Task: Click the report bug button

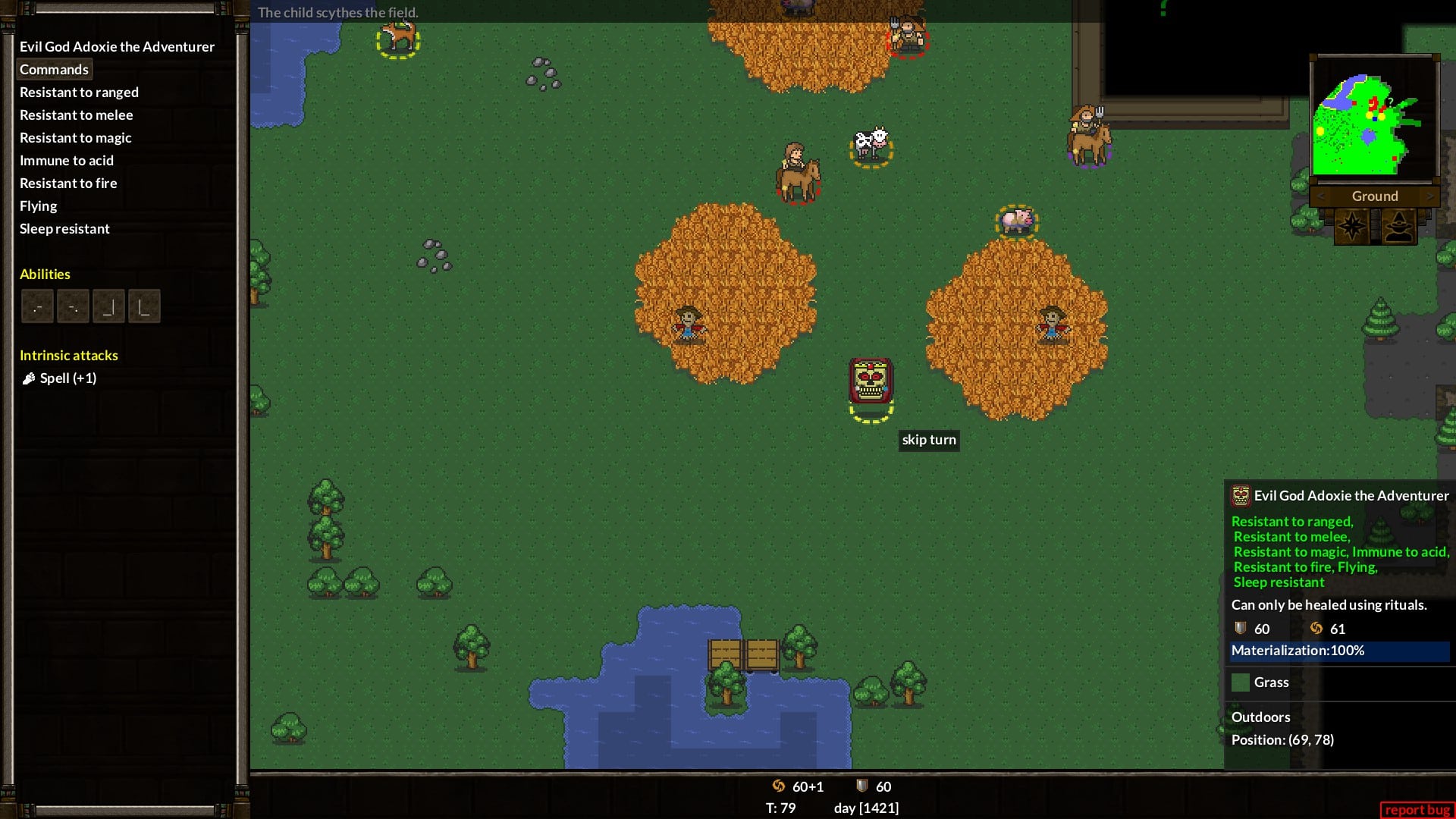Action: pyautogui.click(x=1417, y=809)
